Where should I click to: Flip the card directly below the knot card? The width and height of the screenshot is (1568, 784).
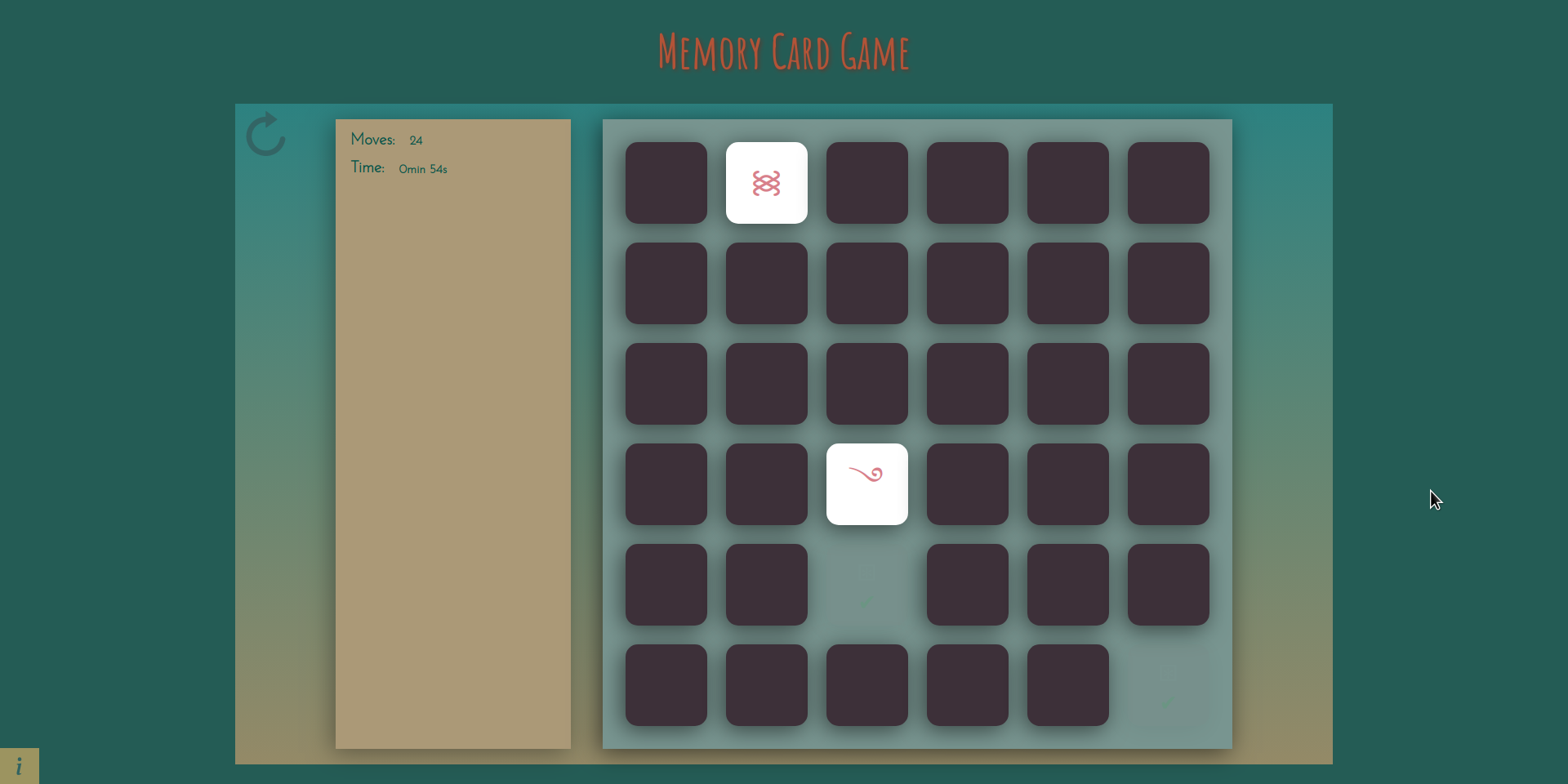click(765, 283)
